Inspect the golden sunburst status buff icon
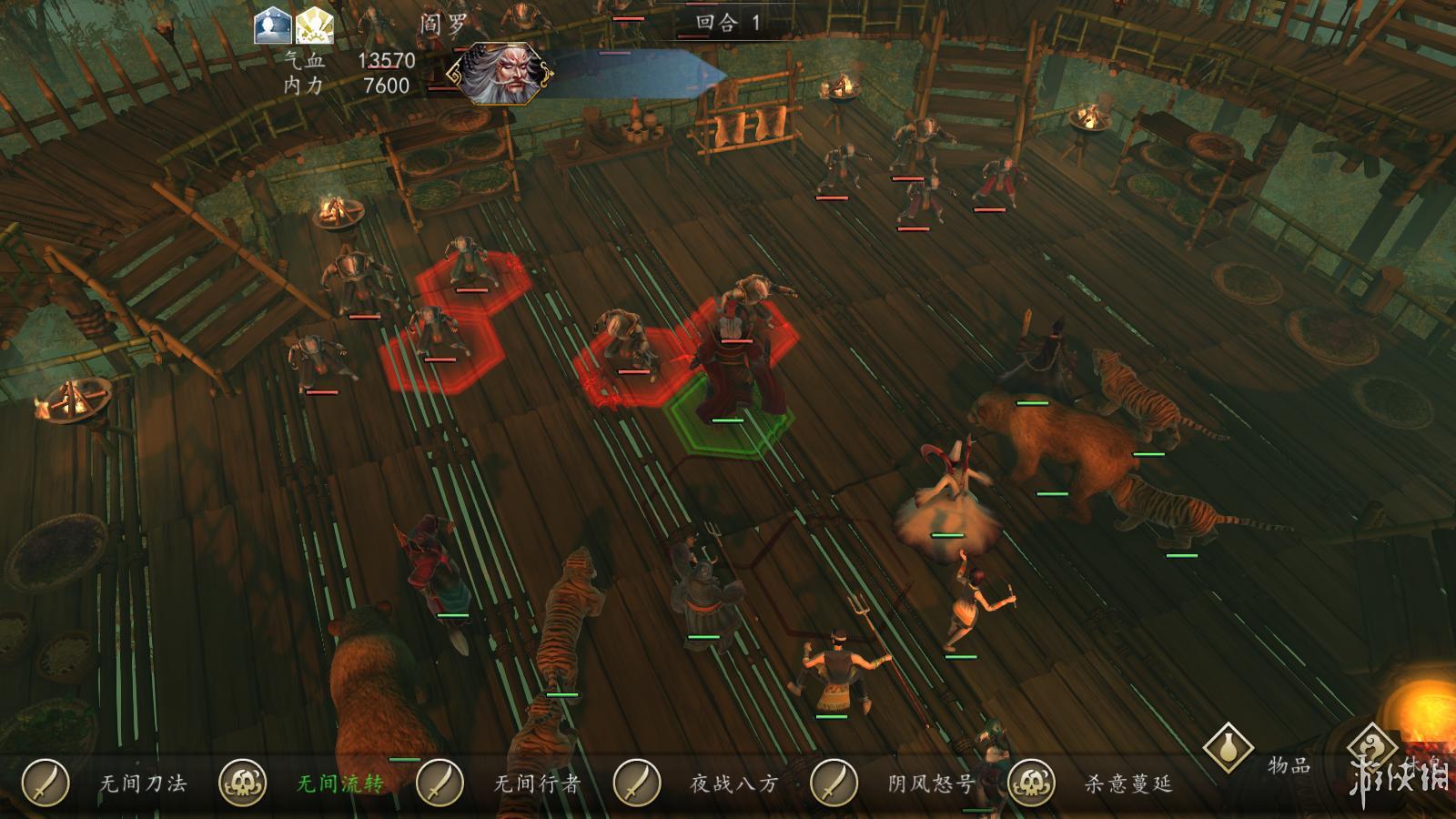This screenshot has width=1456, height=819. 314,27
